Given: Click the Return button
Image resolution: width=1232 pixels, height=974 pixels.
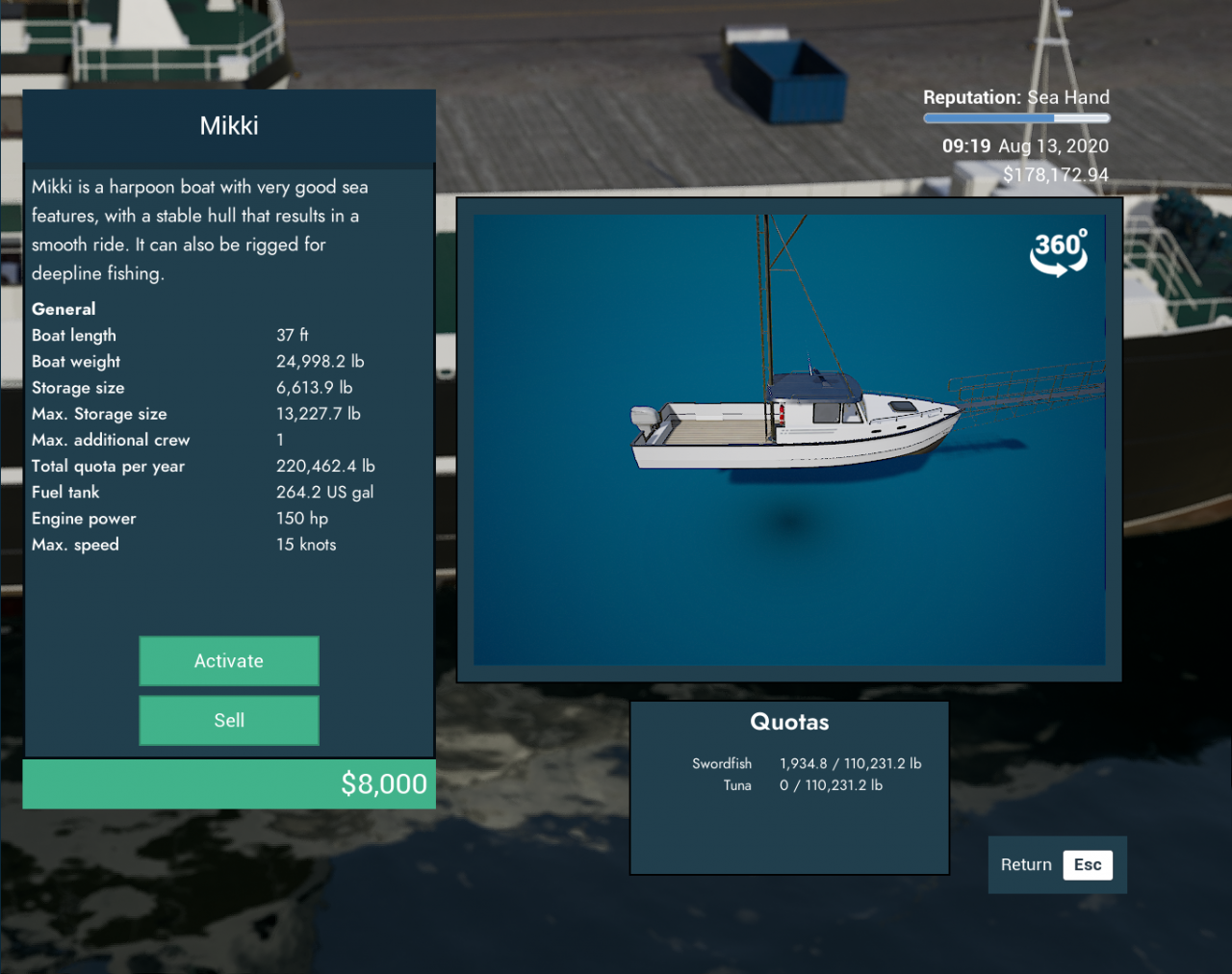Looking at the screenshot, I should pos(1056,864).
